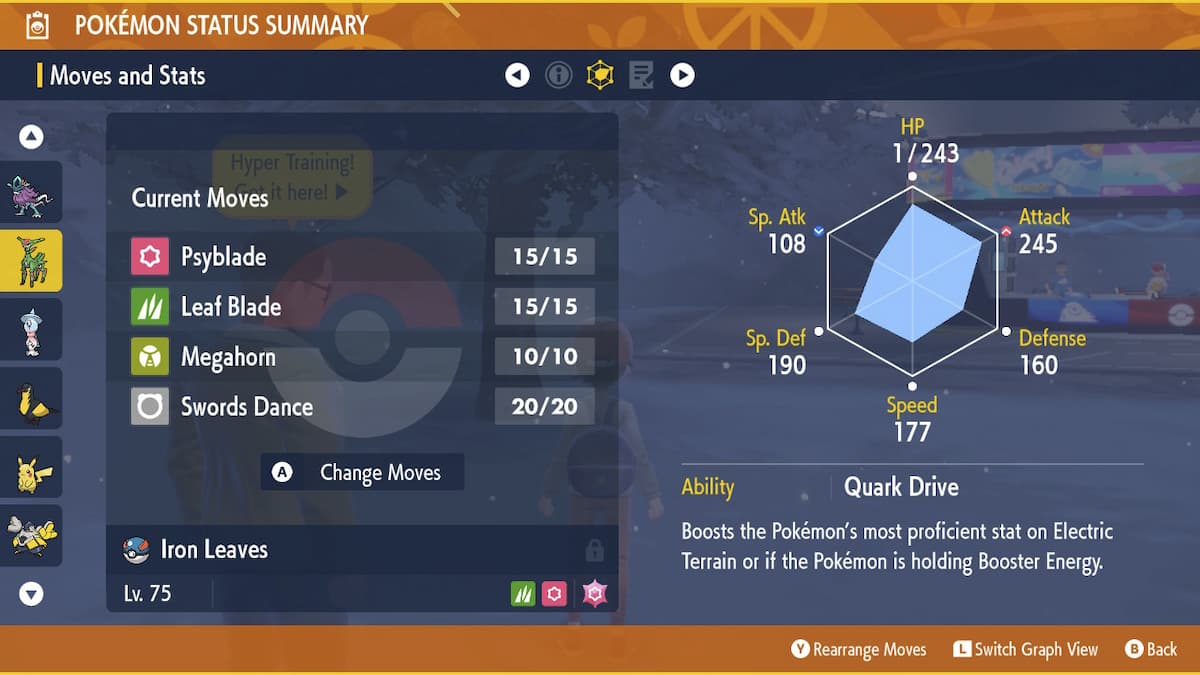Click the party list down arrow
Viewport: 1200px width, 675px height.
(31, 594)
